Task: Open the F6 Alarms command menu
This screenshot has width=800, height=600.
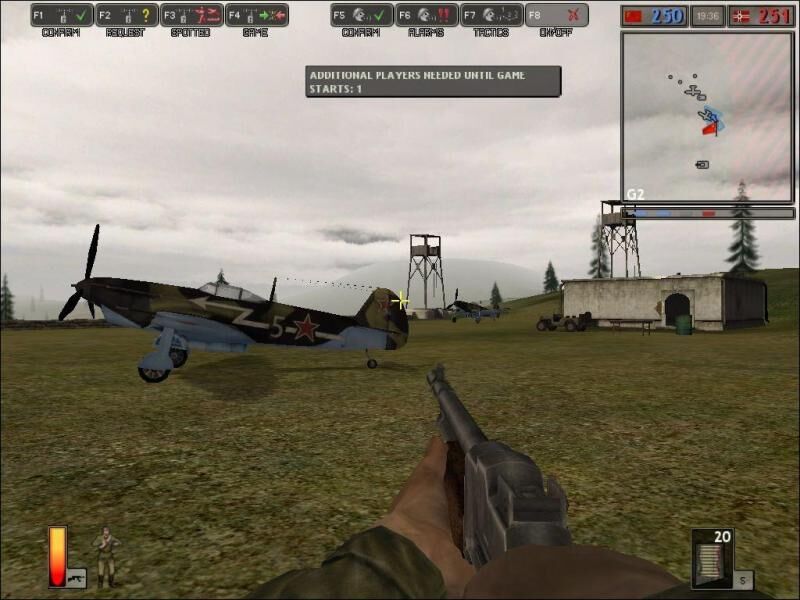Action: [427, 15]
